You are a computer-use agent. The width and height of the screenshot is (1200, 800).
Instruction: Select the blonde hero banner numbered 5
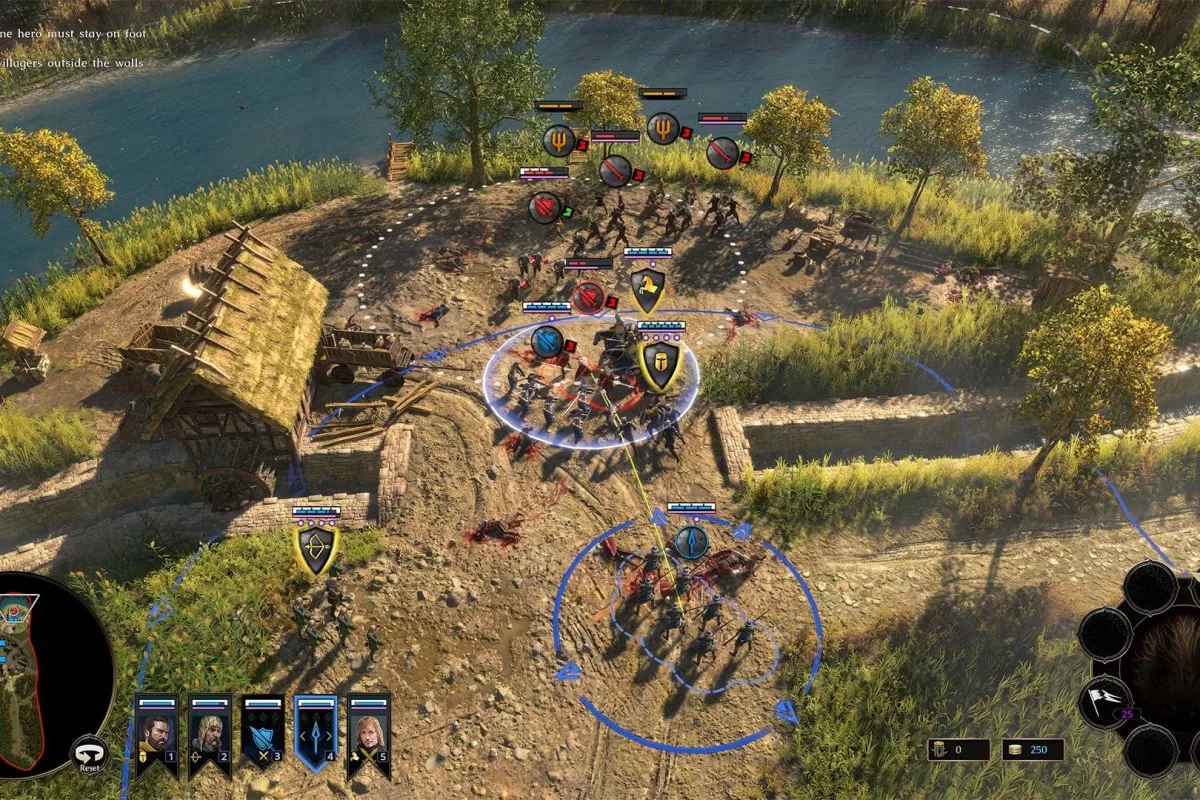368,734
